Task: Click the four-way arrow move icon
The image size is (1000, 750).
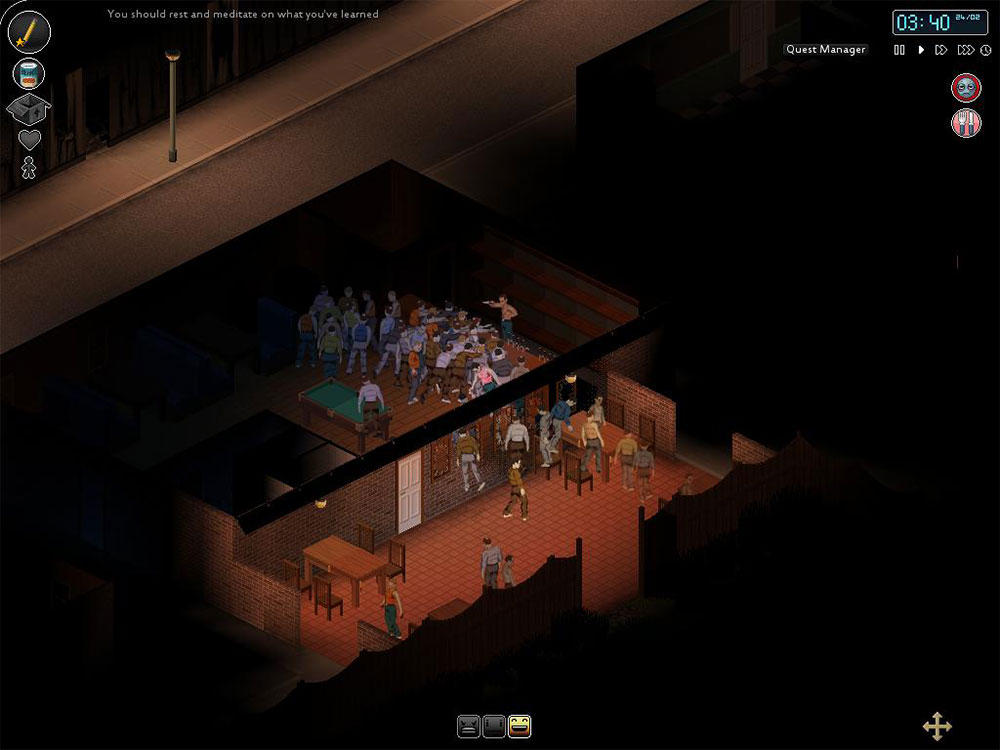Action: point(937,727)
